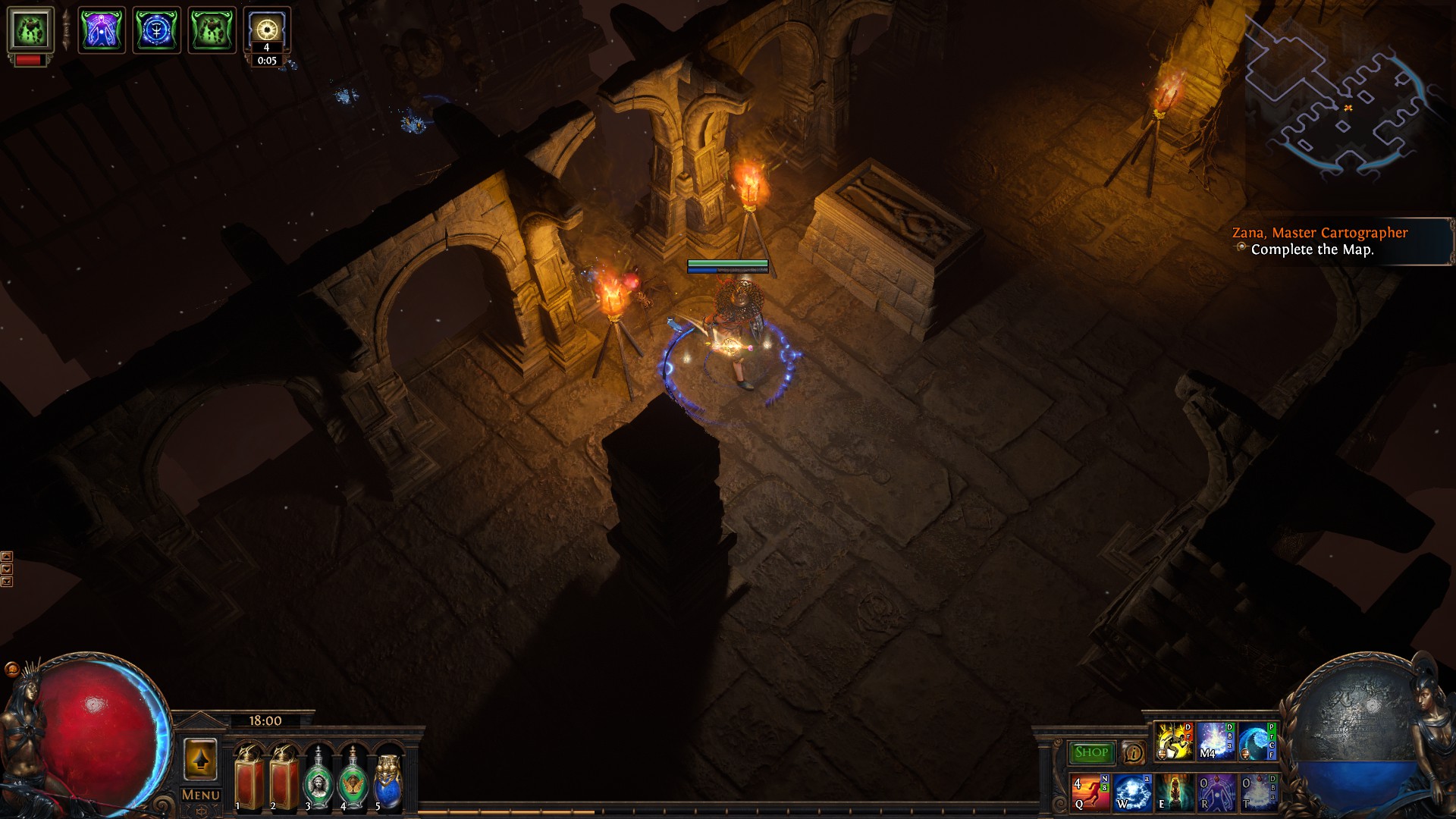Activate the totem skill on E
Viewport: 1456px width, 819px height.
[x=1174, y=792]
